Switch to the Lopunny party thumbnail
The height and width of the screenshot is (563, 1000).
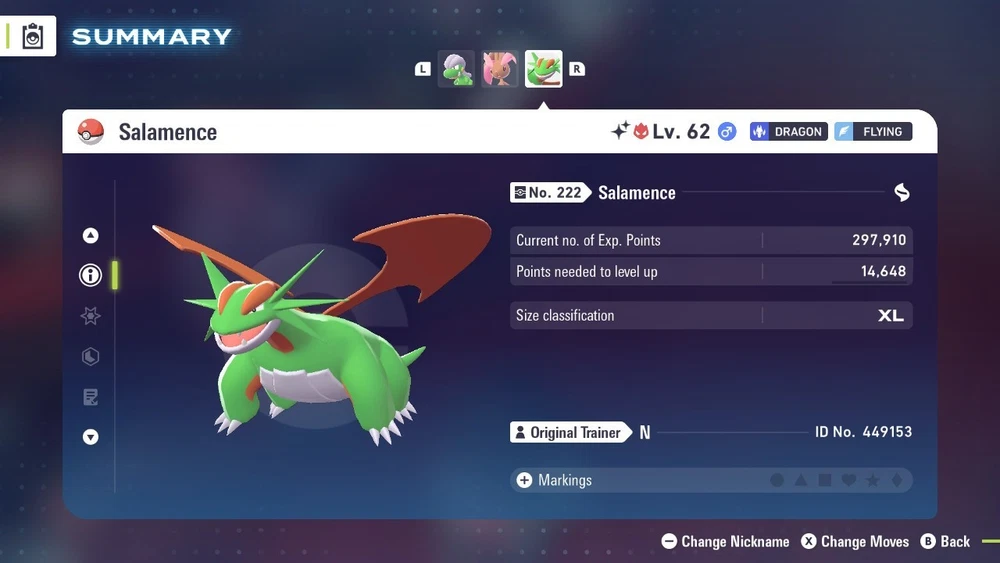click(x=501, y=69)
